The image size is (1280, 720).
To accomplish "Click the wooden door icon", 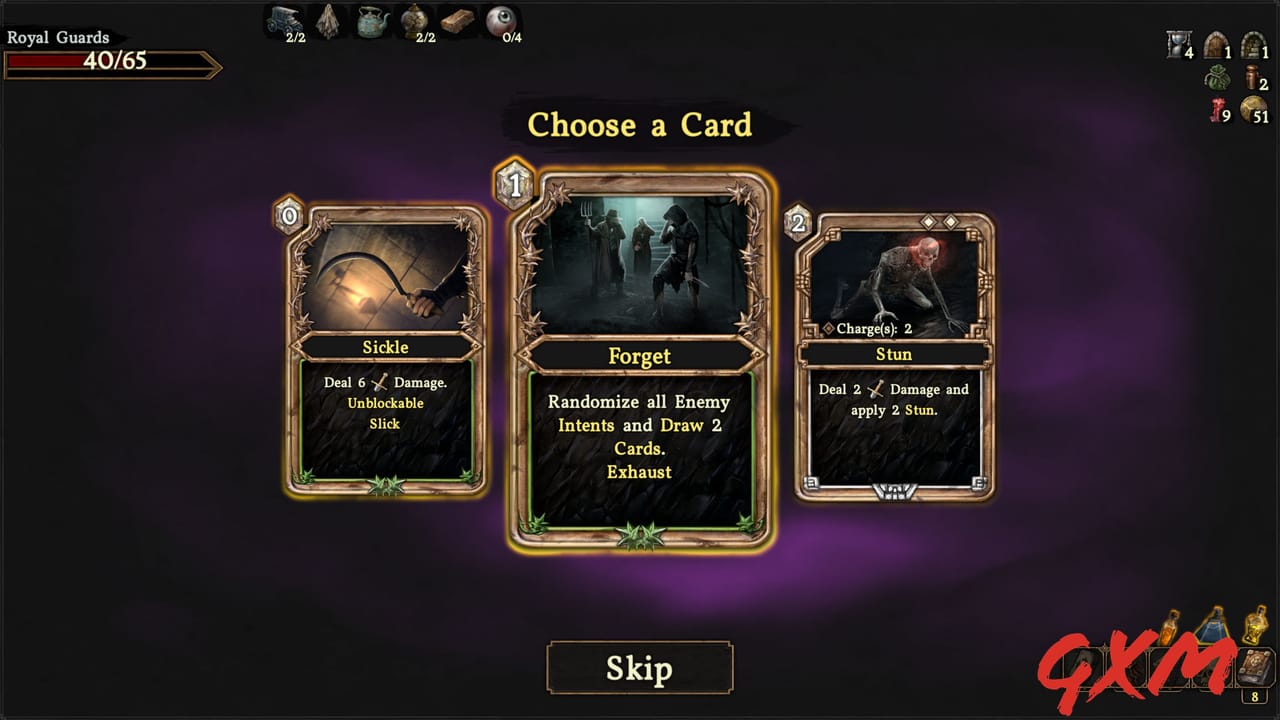I will coord(1215,45).
